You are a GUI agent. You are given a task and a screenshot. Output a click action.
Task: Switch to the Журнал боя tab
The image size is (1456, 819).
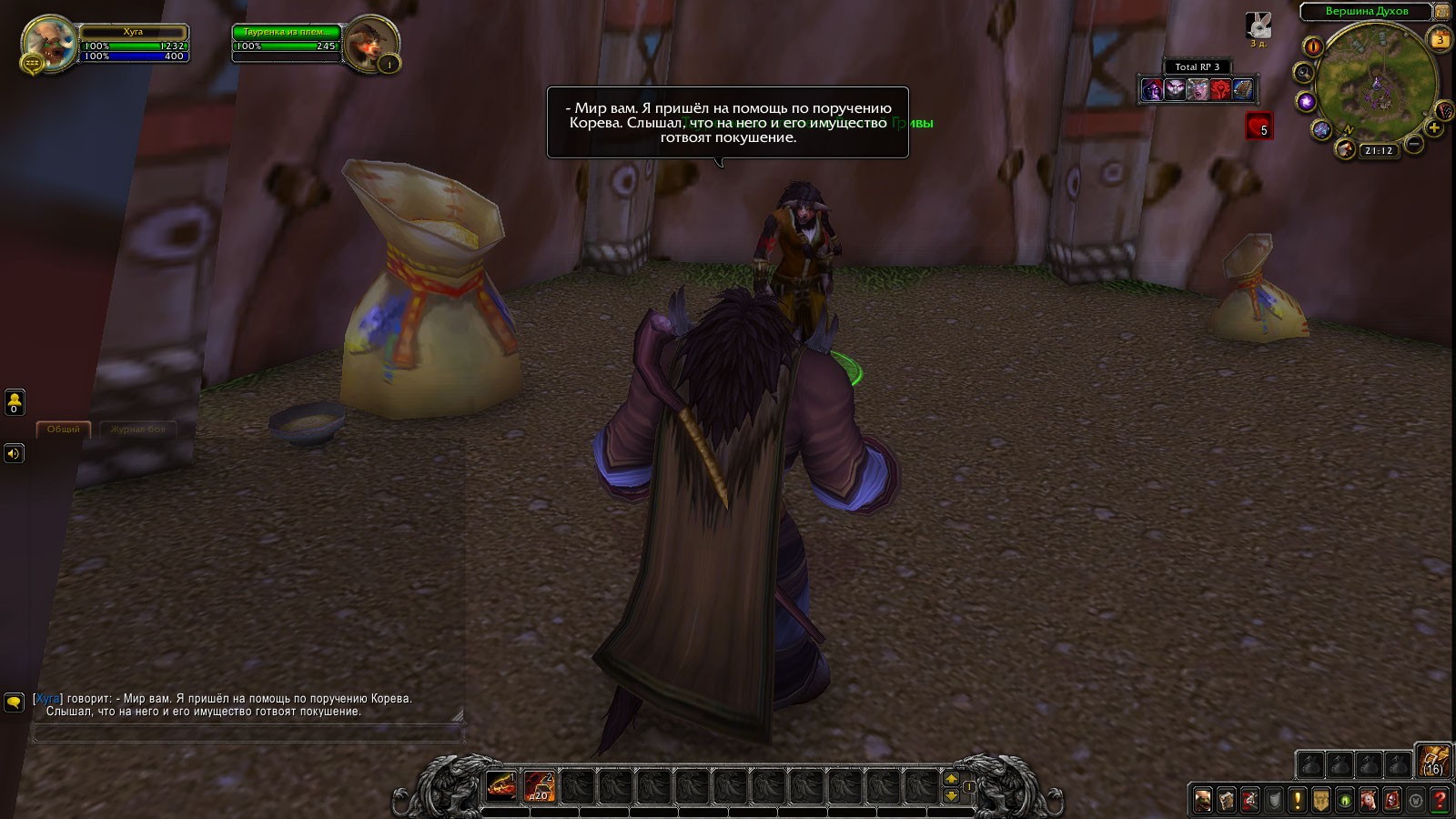point(138,429)
